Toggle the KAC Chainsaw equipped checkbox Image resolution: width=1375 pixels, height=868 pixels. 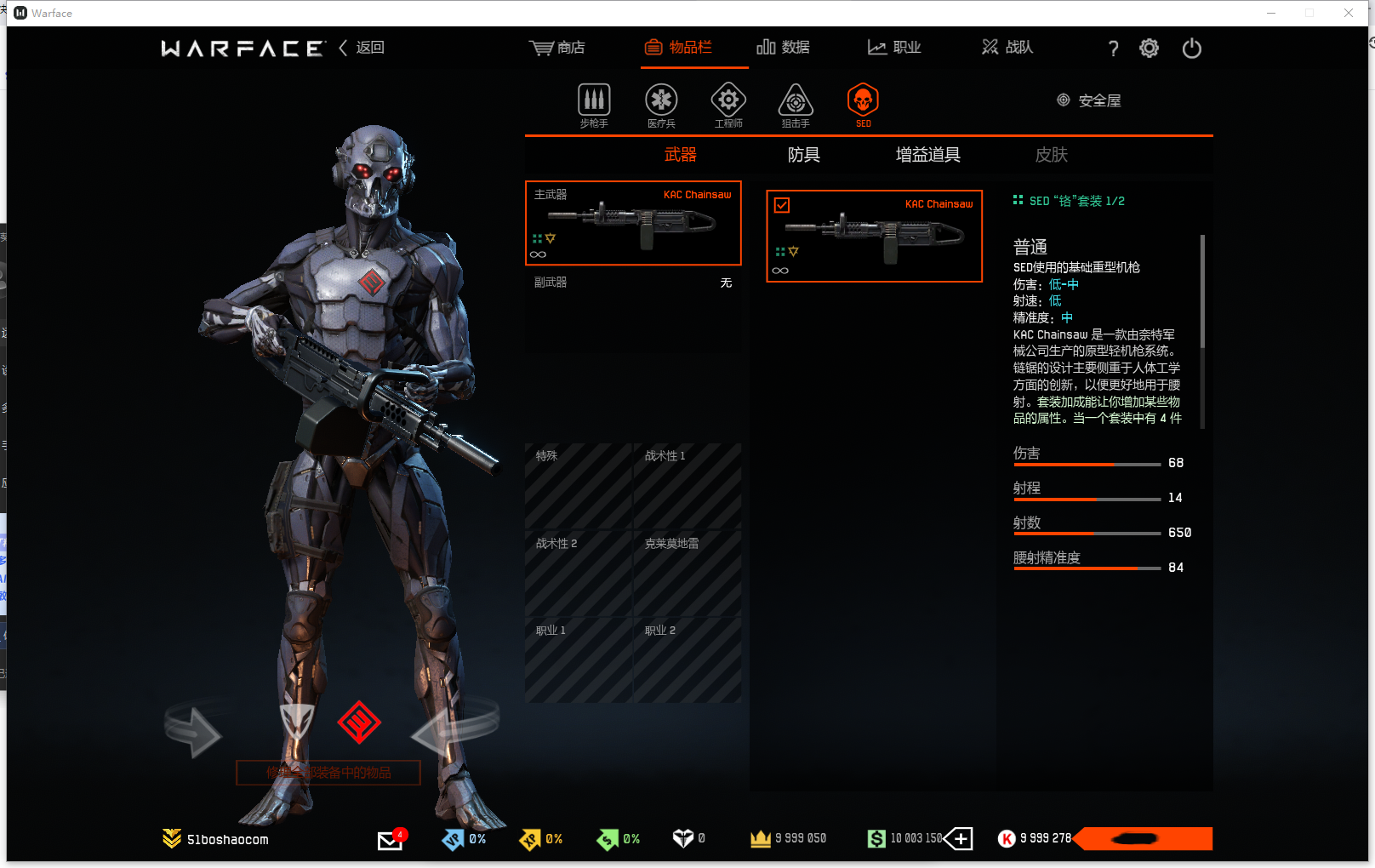coord(782,205)
